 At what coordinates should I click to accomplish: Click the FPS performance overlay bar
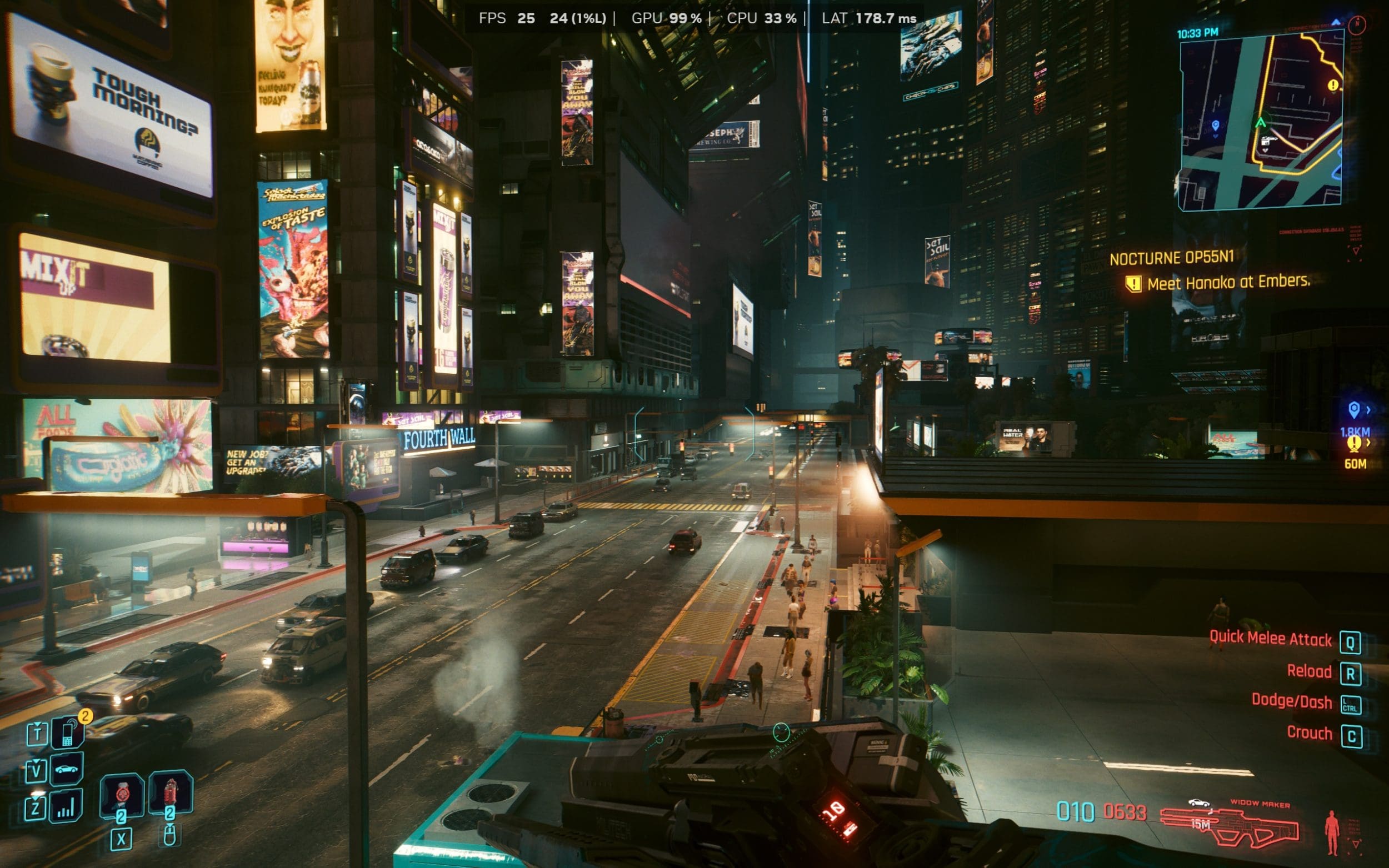(696, 18)
